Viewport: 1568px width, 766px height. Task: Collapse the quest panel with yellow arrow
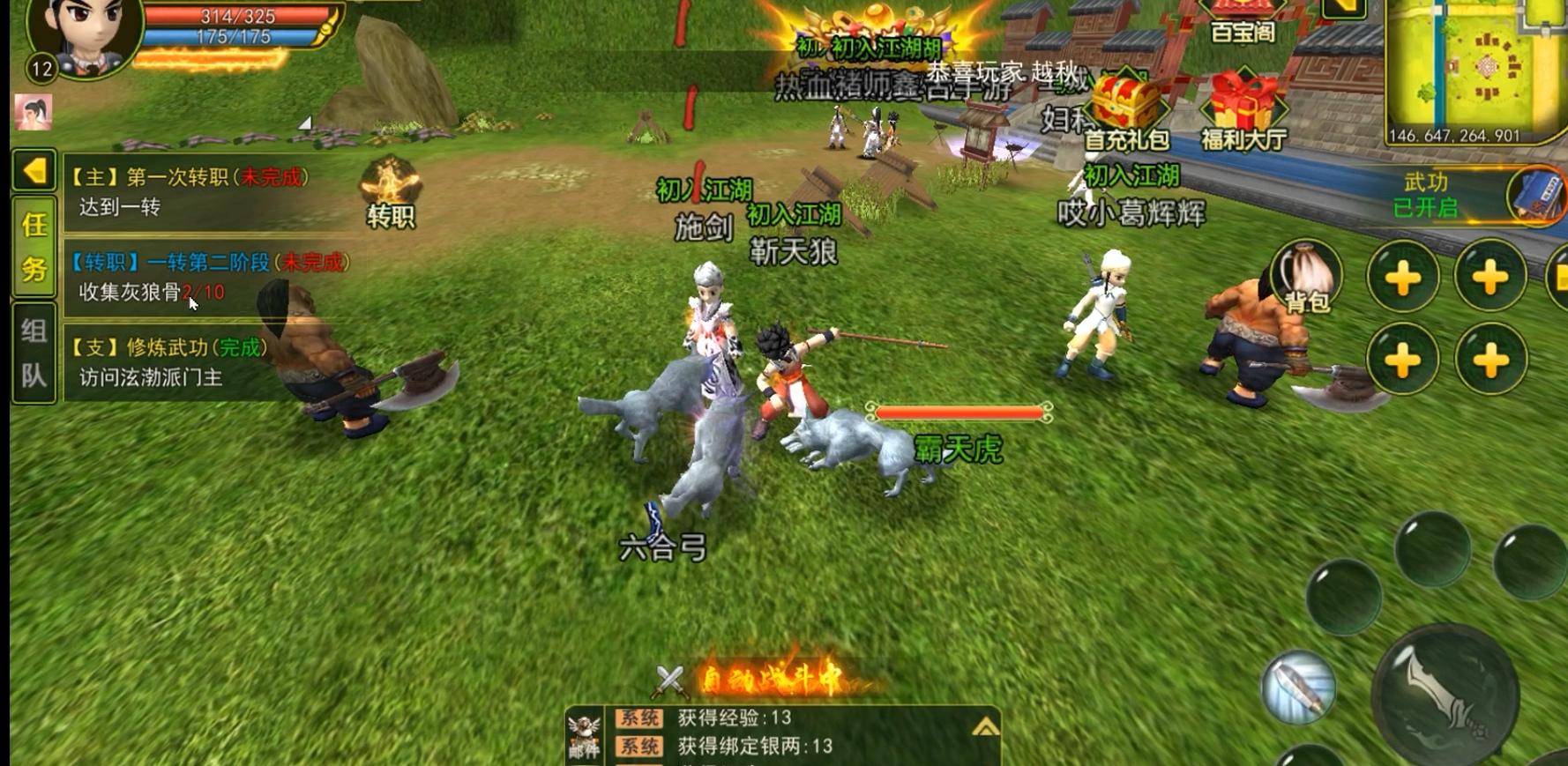pyautogui.click(x=34, y=170)
